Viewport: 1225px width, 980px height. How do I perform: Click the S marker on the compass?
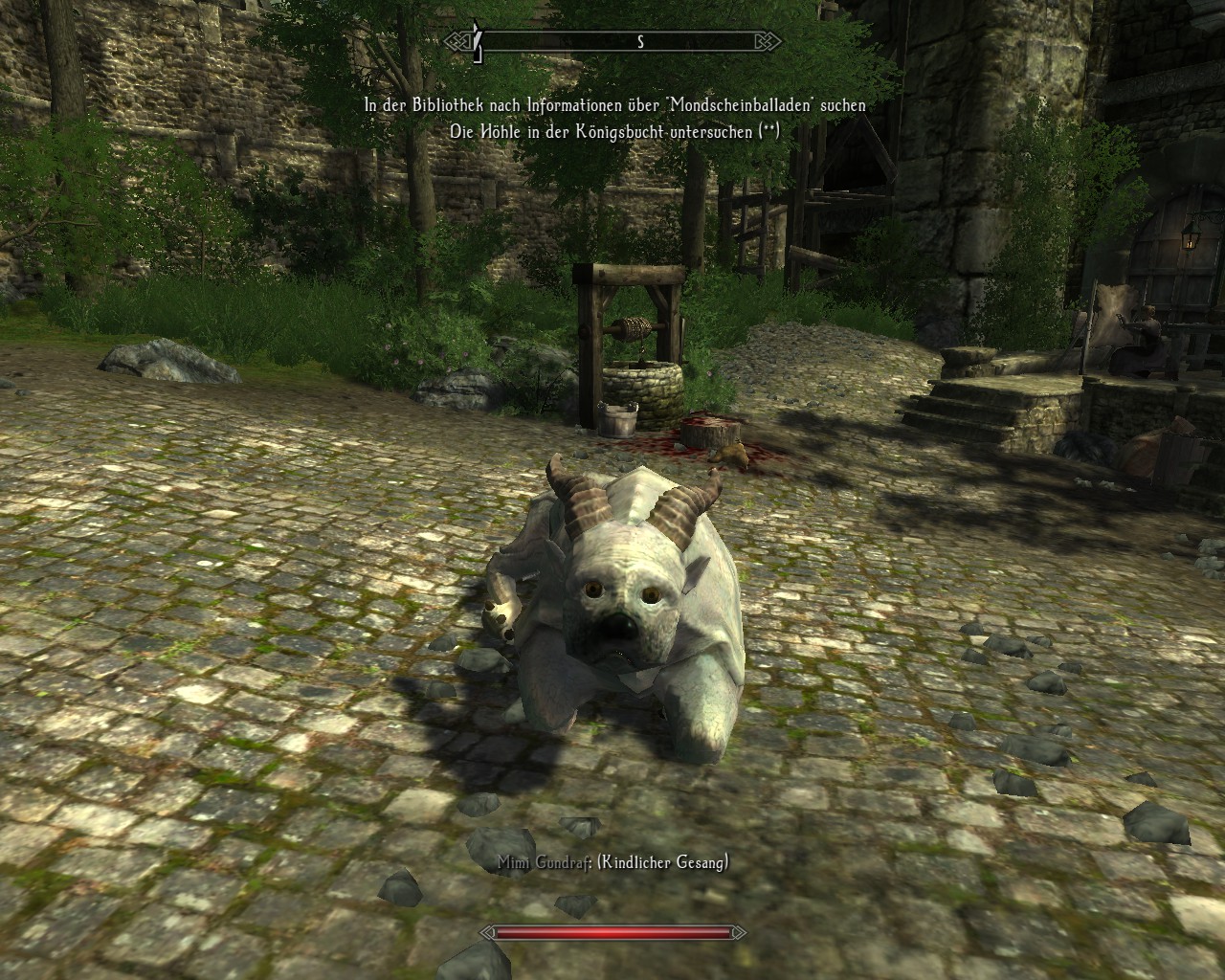click(x=641, y=41)
